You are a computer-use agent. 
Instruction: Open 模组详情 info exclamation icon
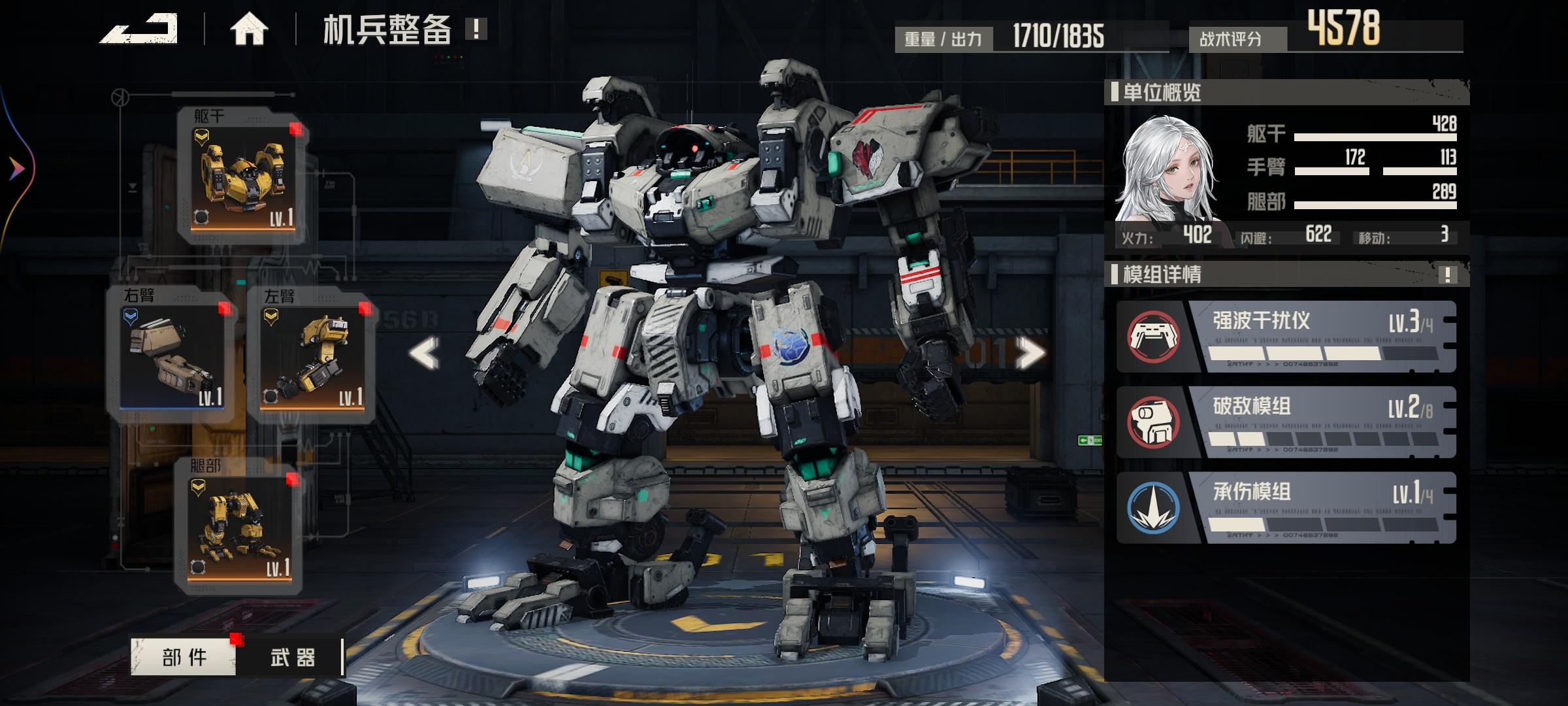point(1447,275)
